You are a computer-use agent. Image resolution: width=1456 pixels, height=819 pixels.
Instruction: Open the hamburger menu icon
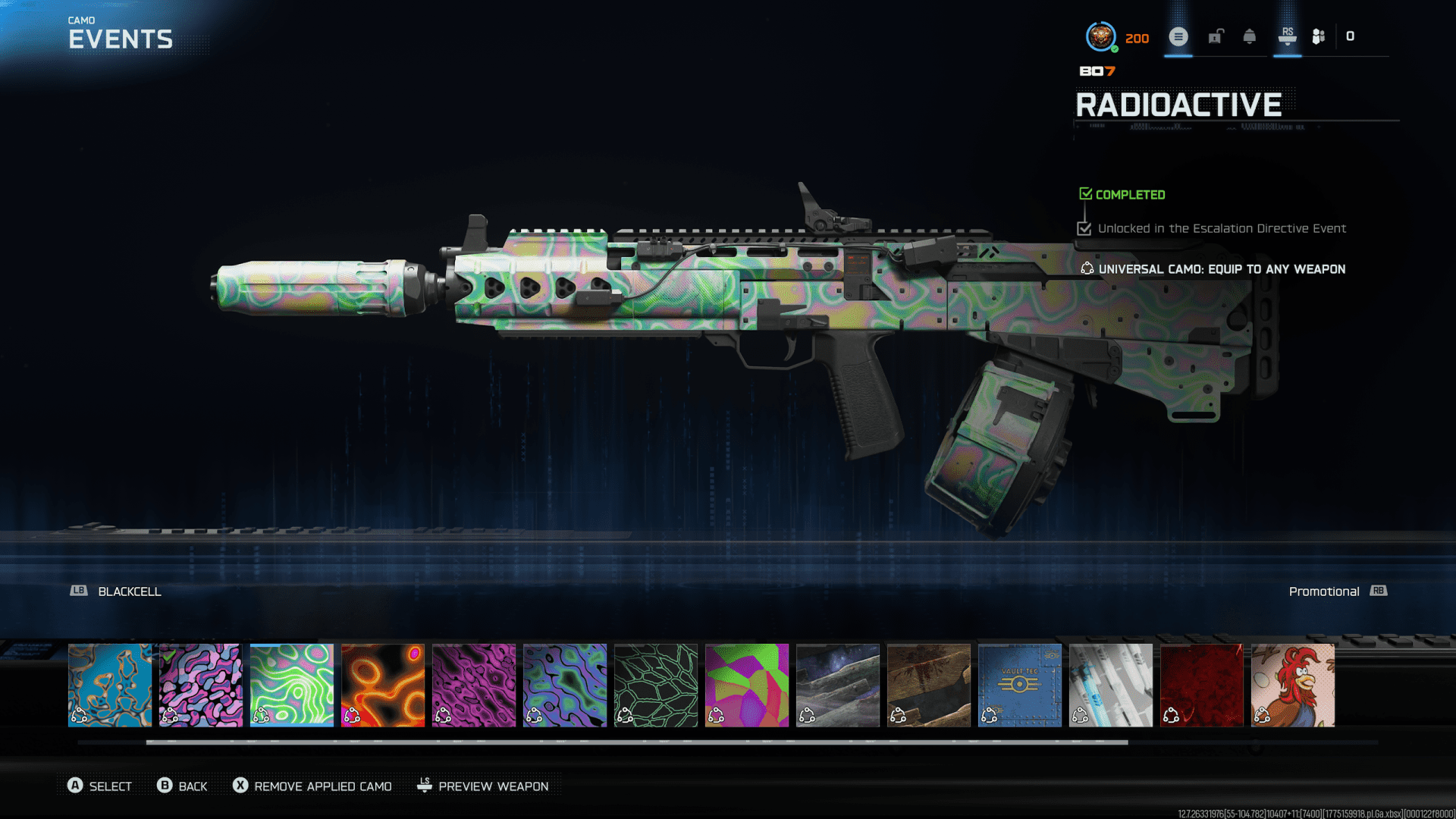[x=1178, y=36]
